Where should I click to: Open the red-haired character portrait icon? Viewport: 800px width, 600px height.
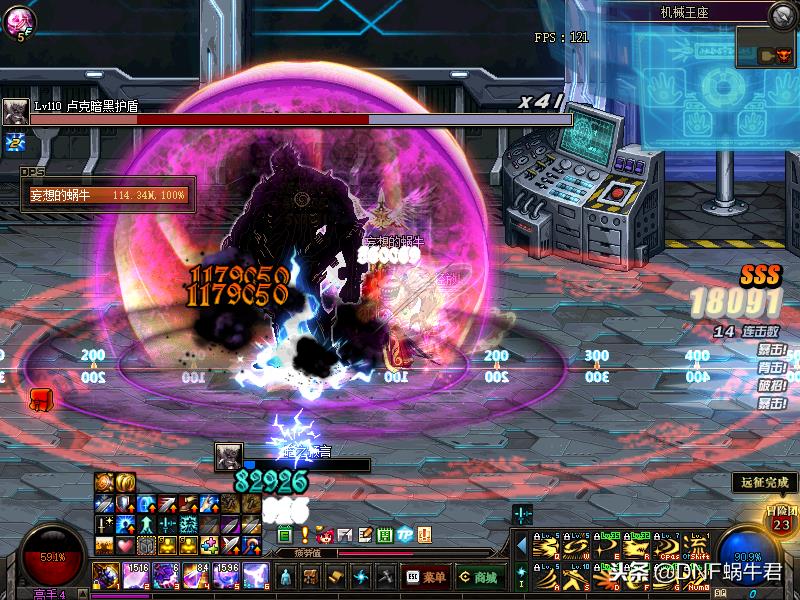pos(324,536)
